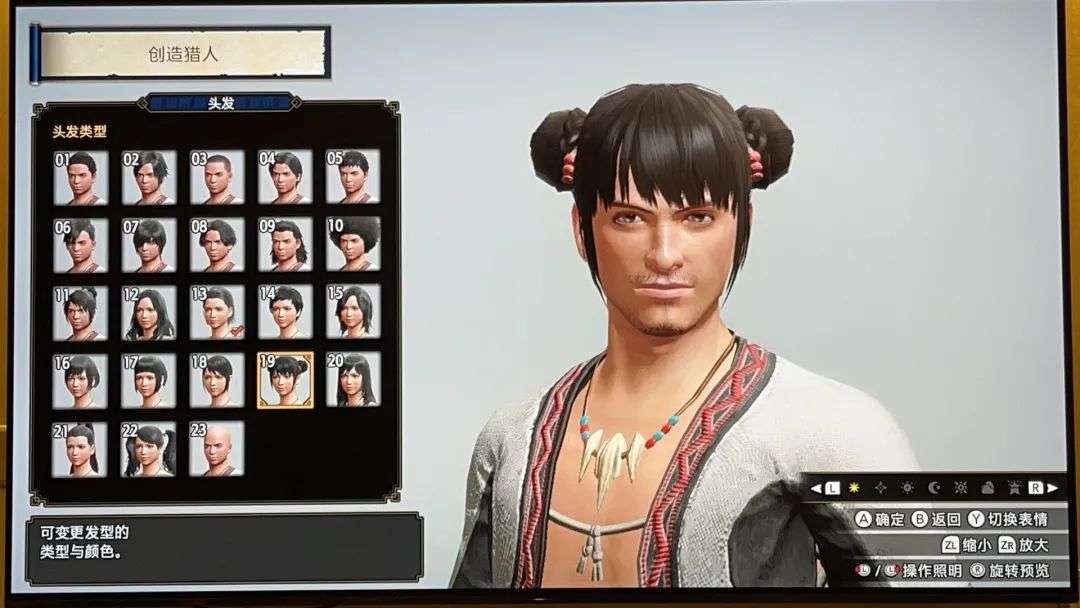Click highlighted double-bun hairstyle 19
Image resolution: width=1080 pixels, height=608 pixels.
click(x=285, y=380)
